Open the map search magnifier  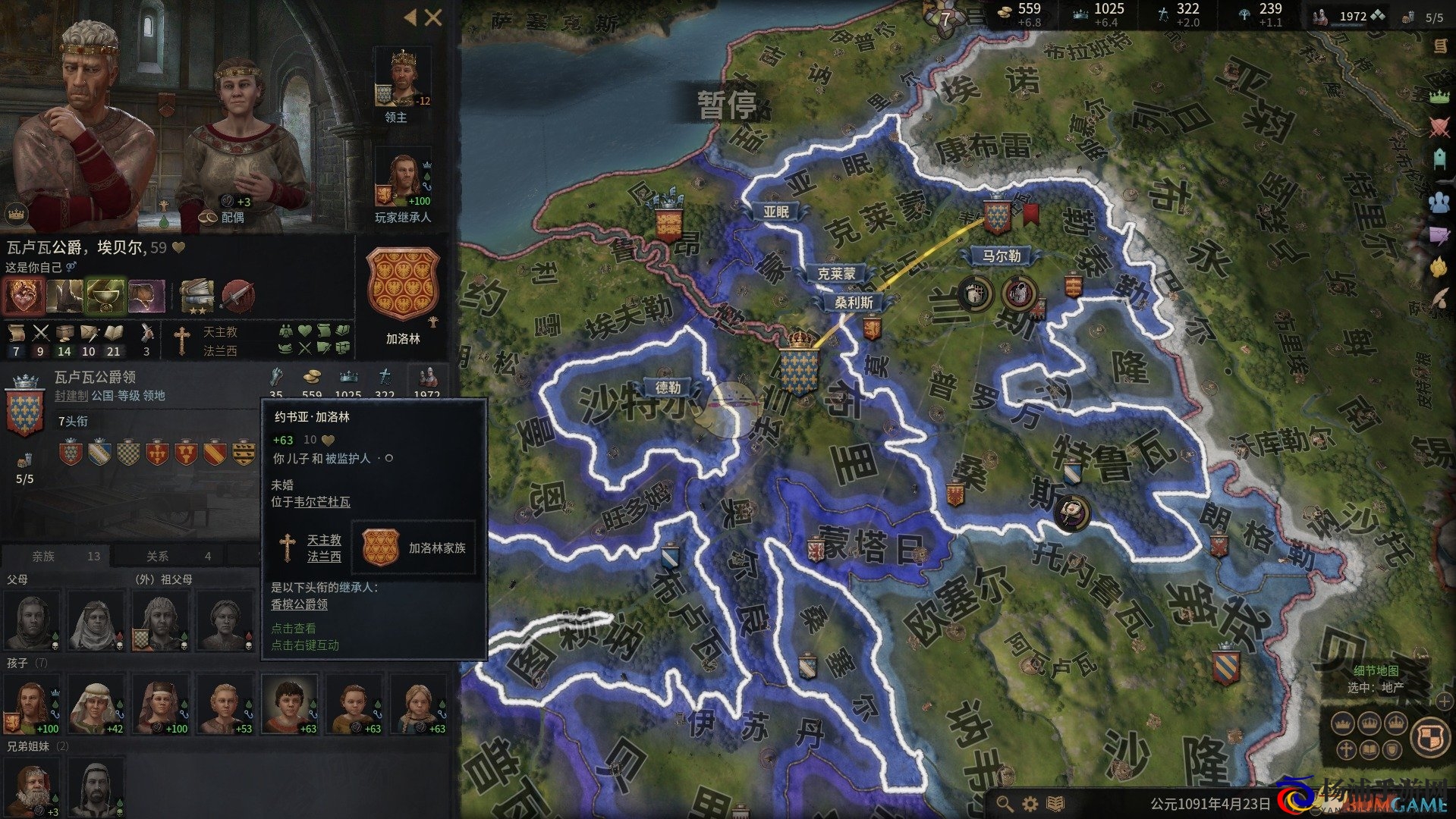(x=1005, y=803)
